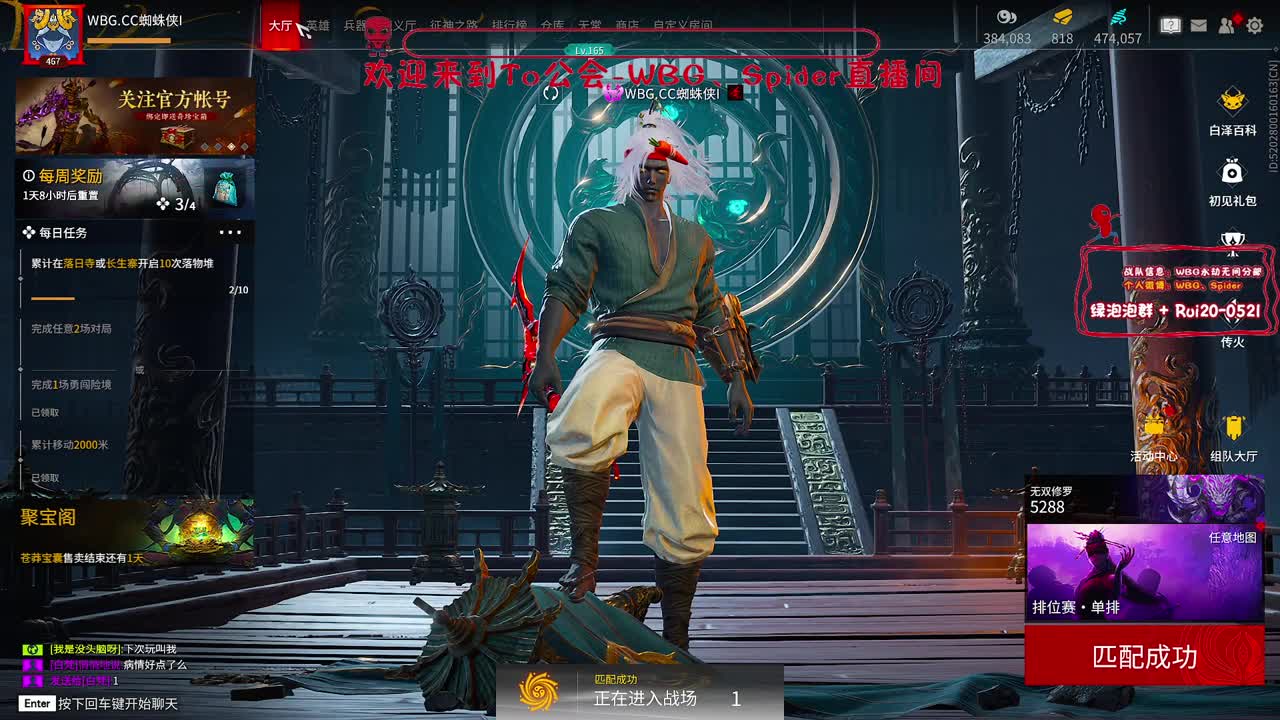Open the friends list icon
The height and width of the screenshot is (720, 1280).
pos(1226,25)
